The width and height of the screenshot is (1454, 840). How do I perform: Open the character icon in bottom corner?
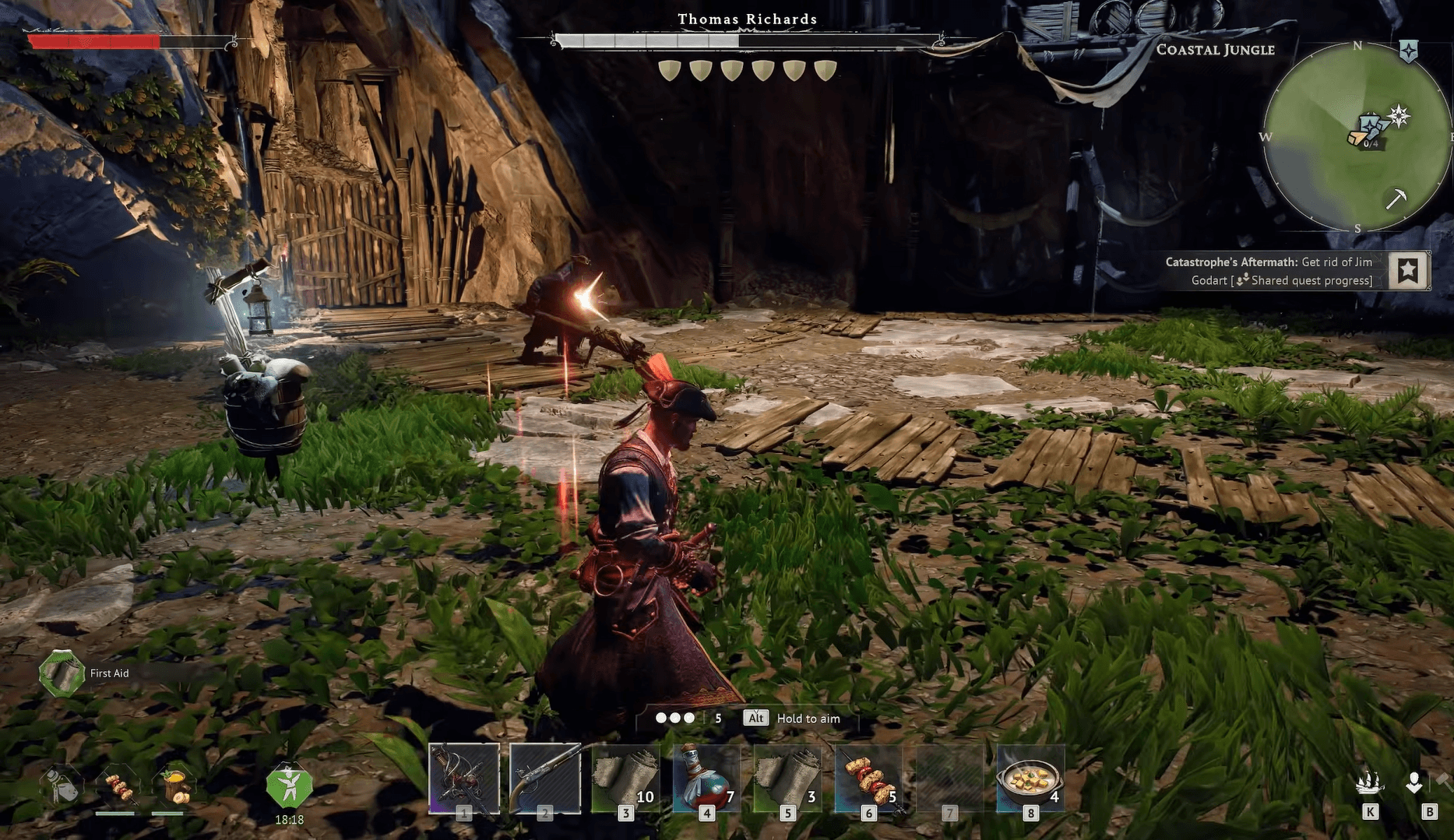coord(1414,782)
